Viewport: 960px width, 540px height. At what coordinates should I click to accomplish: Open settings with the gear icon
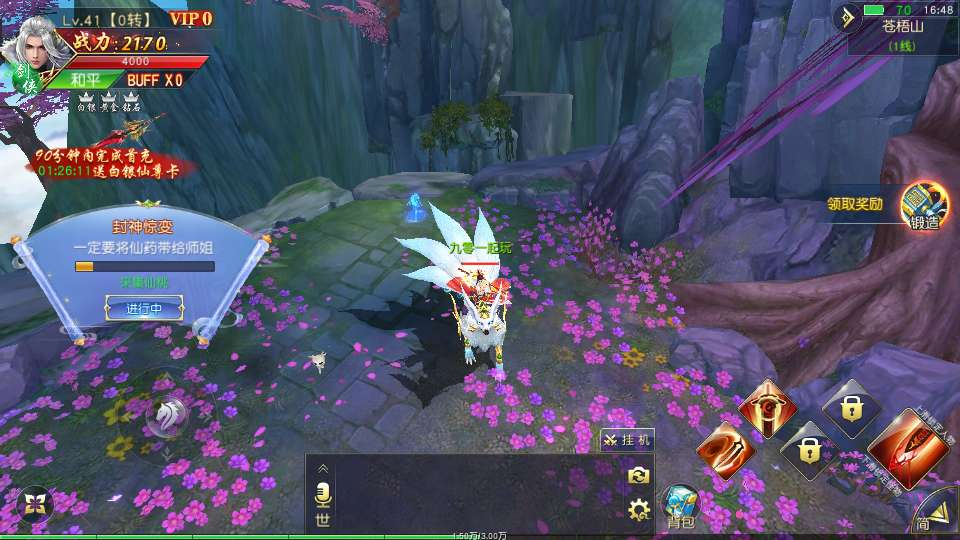coord(639,511)
